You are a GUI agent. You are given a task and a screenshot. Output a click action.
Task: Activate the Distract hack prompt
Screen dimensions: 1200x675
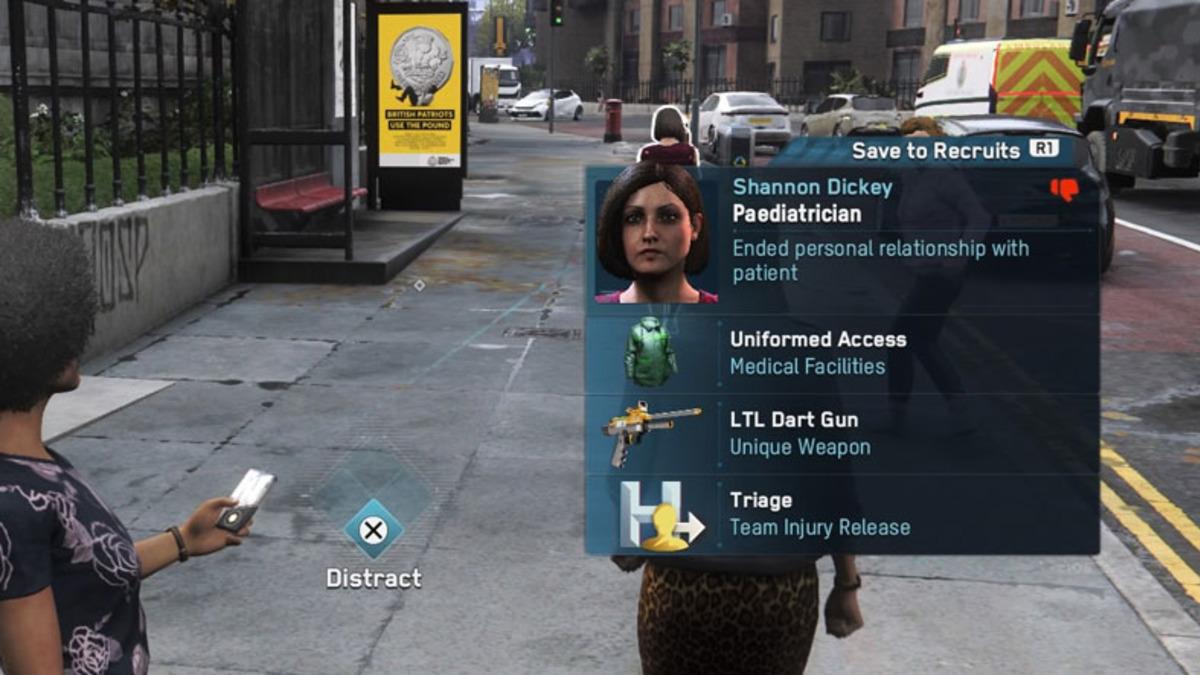click(x=374, y=530)
